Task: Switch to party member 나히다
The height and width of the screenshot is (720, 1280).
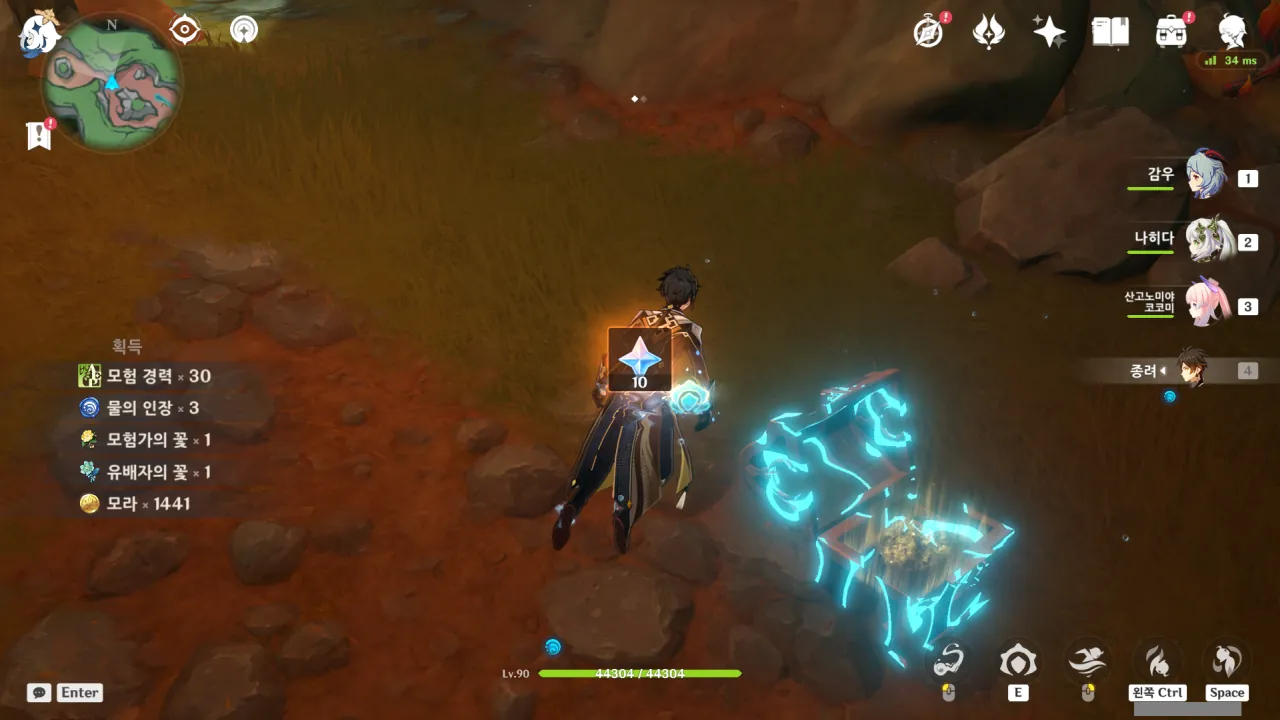Action: tap(1205, 240)
